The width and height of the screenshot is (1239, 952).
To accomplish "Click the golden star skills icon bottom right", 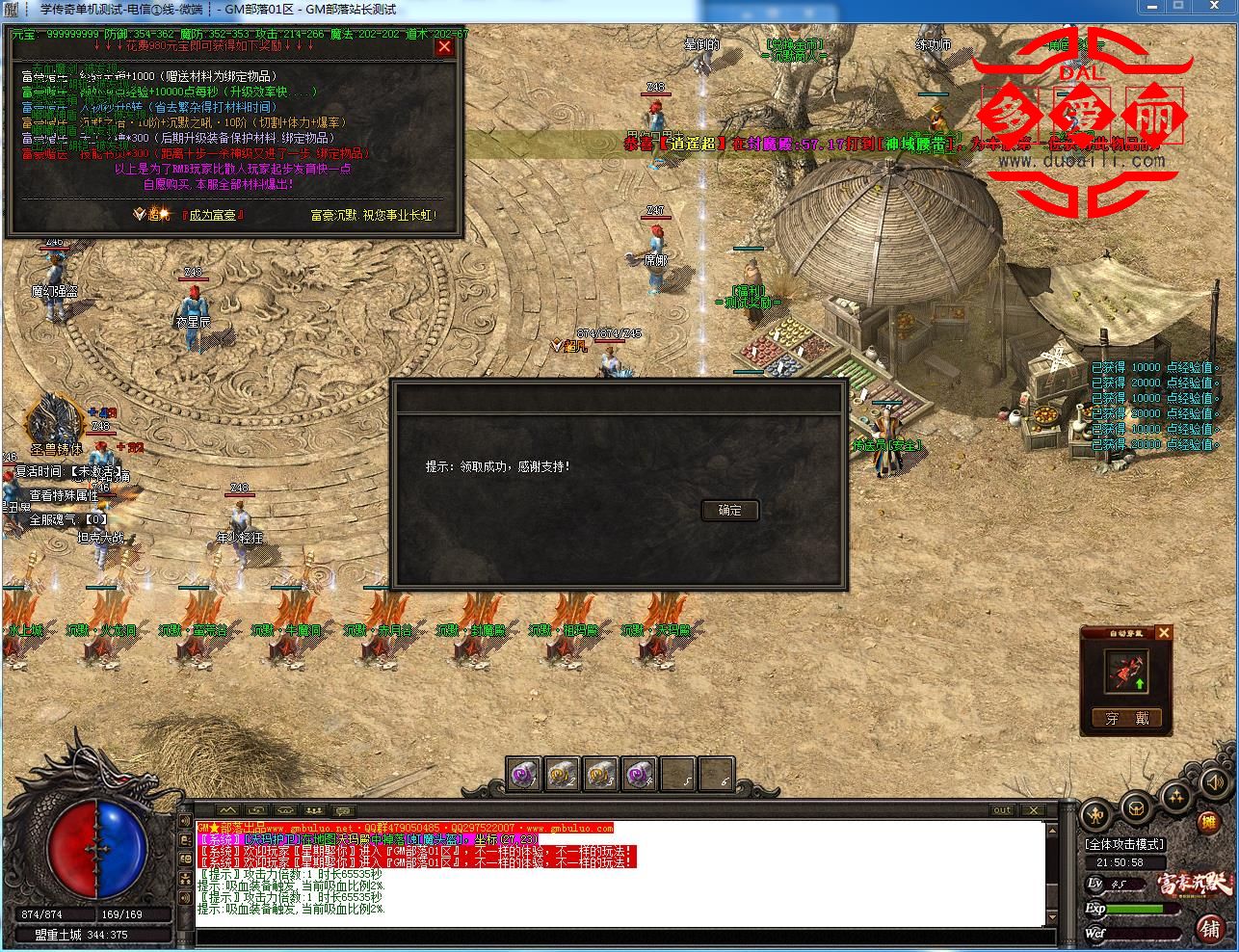I will (x=1175, y=796).
